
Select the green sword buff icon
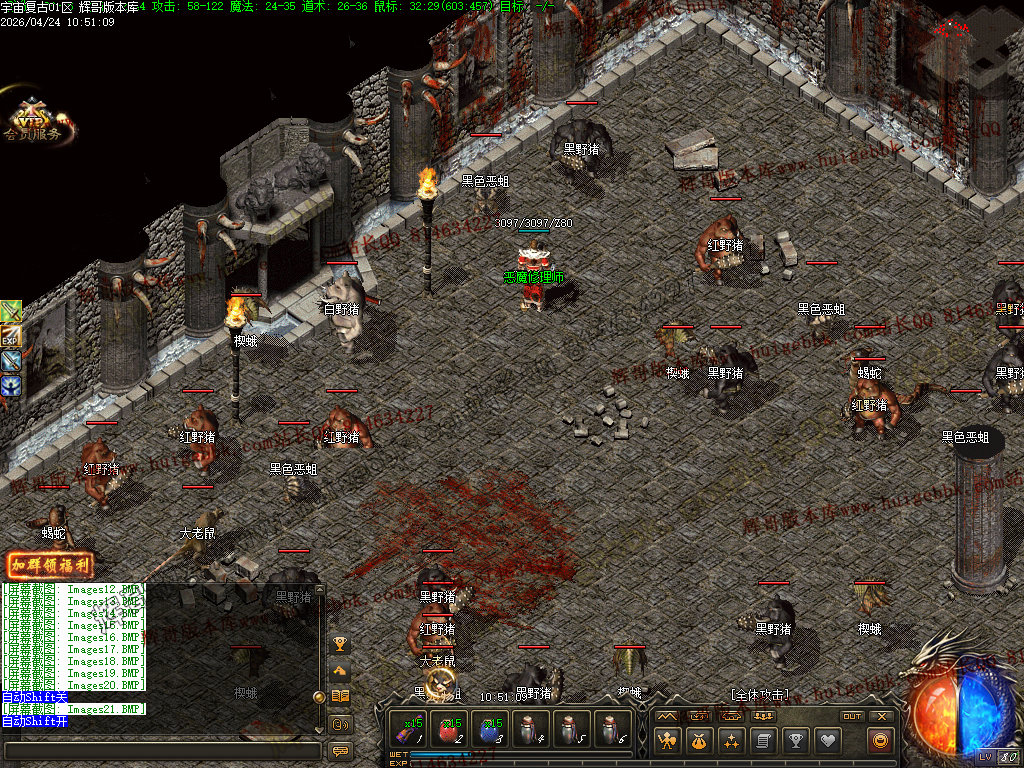(11, 311)
